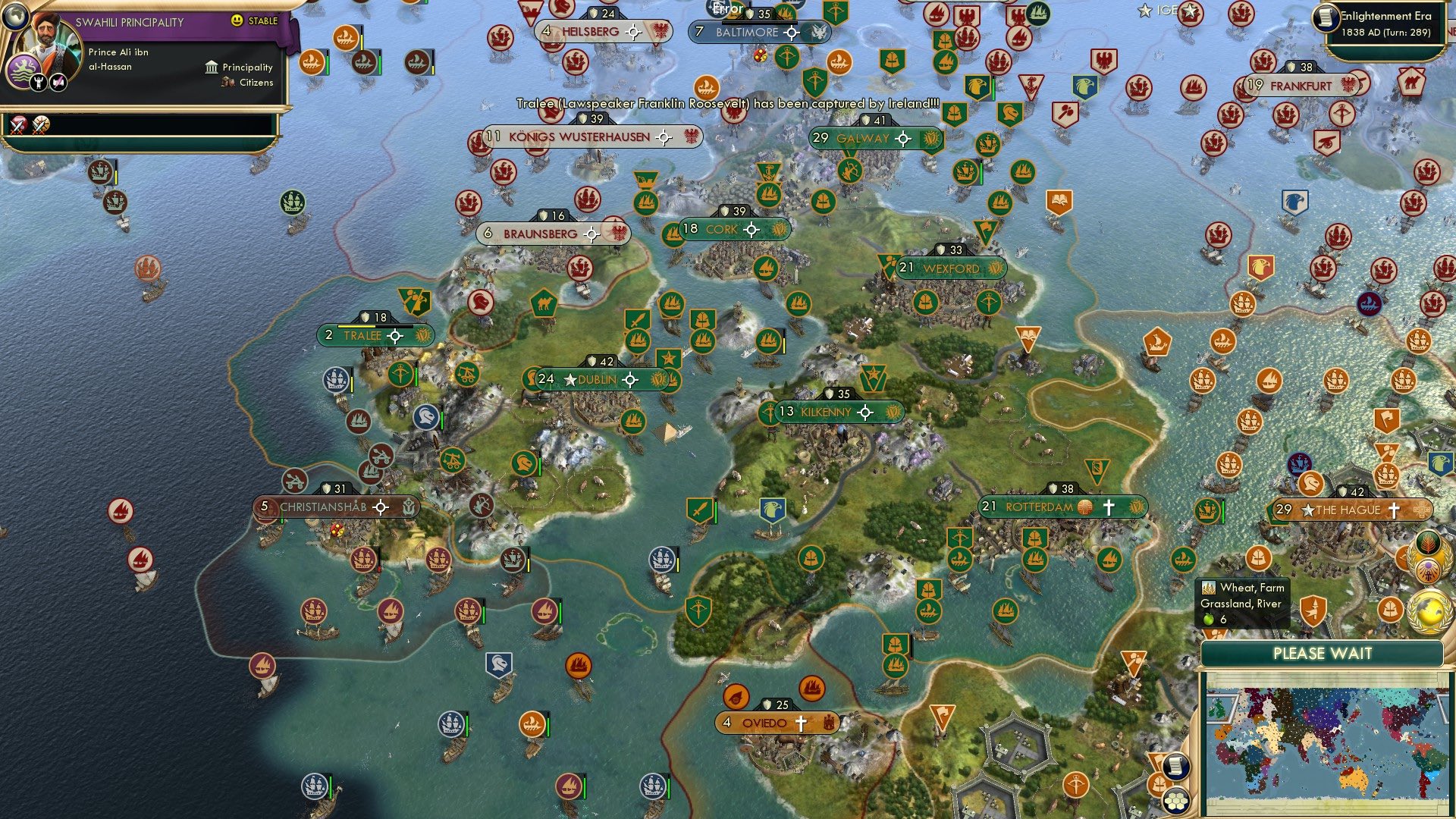Click the PLEASE WAIT button
This screenshot has height=819, width=1456.
[1324, 653]
